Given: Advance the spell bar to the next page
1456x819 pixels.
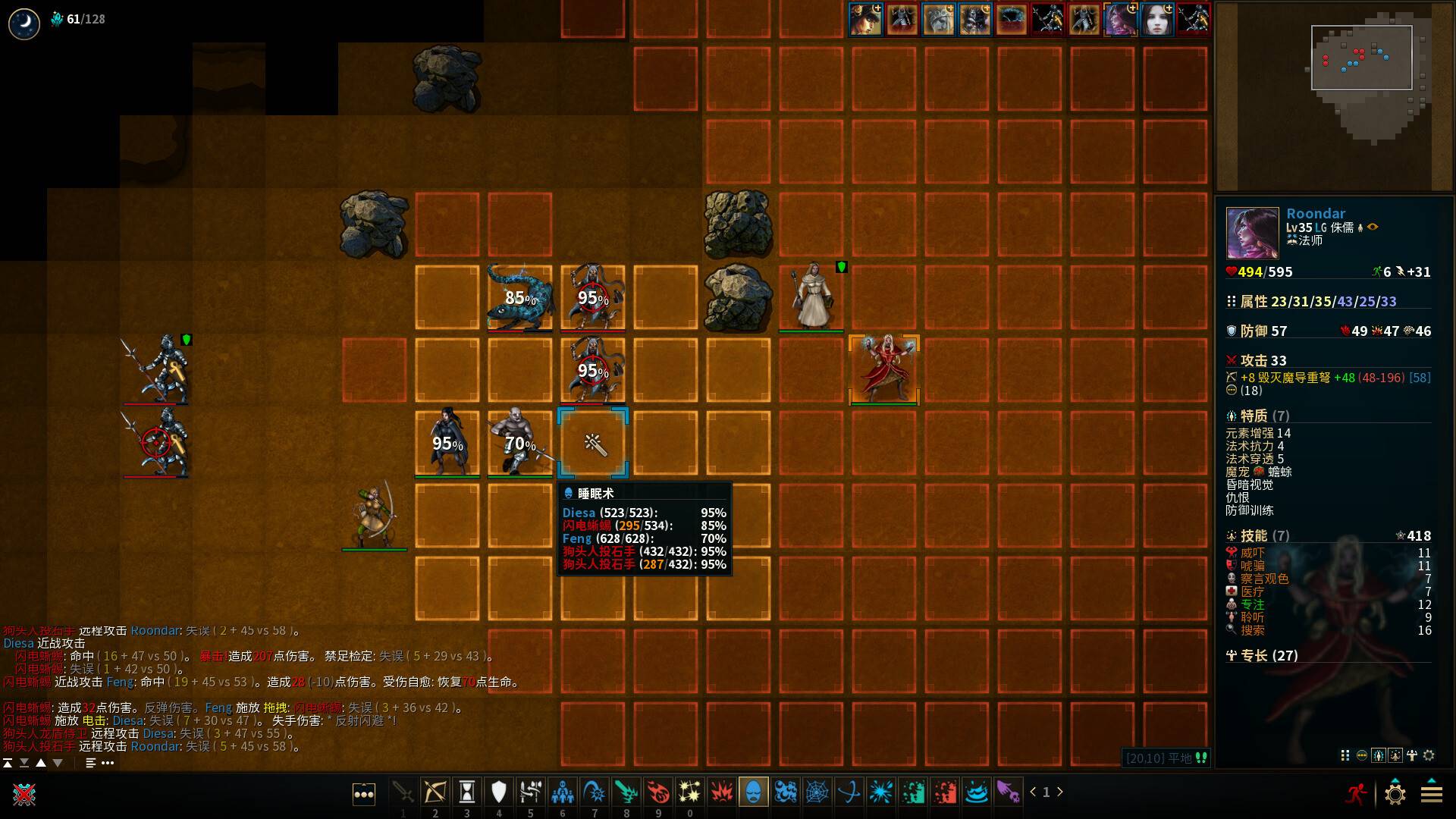Looking at the screenshot, I should point(1060,792).
